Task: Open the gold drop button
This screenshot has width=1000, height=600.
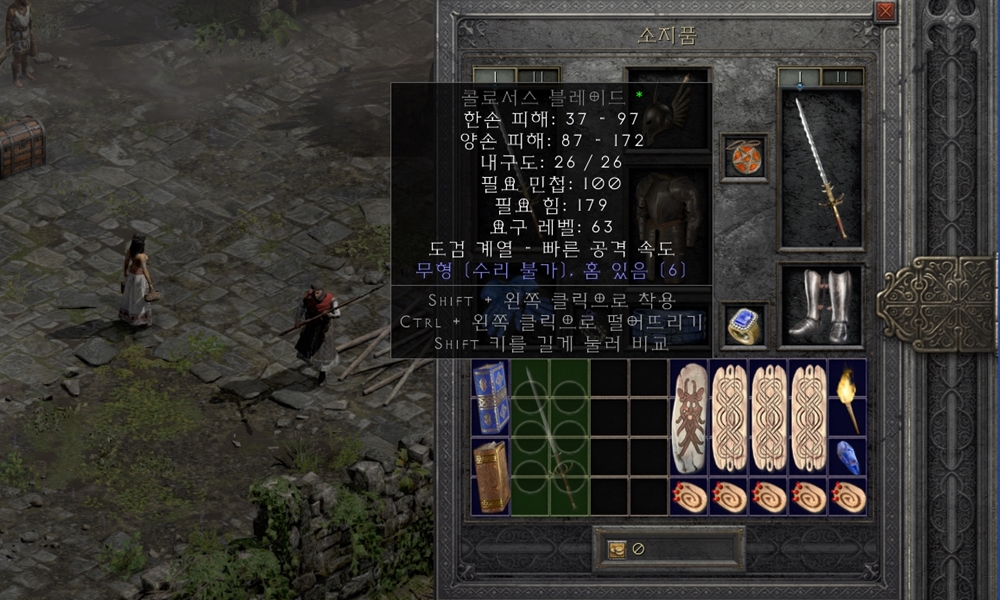Action: [618, 549]
